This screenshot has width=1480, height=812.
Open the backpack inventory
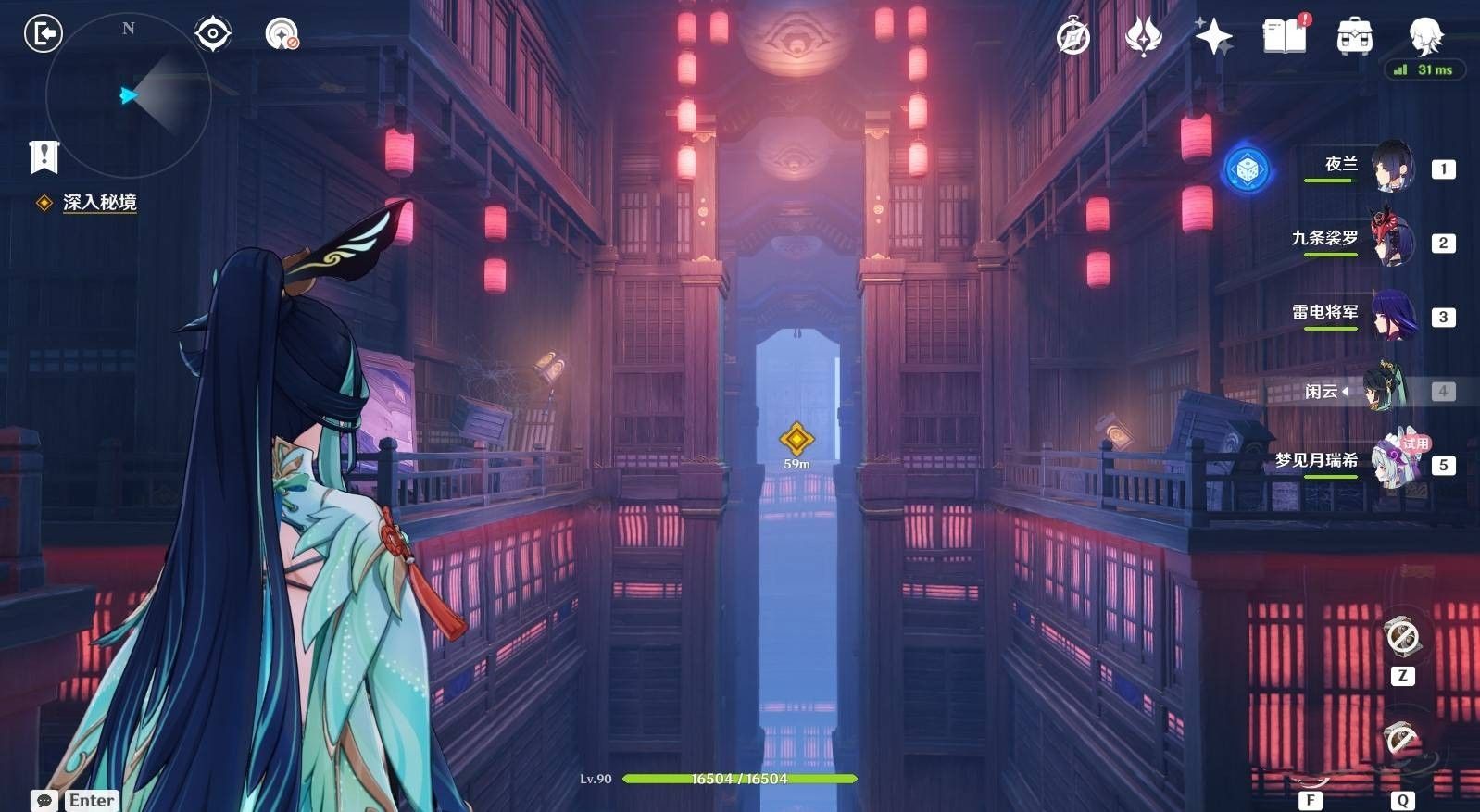(x=1354, y=37)
